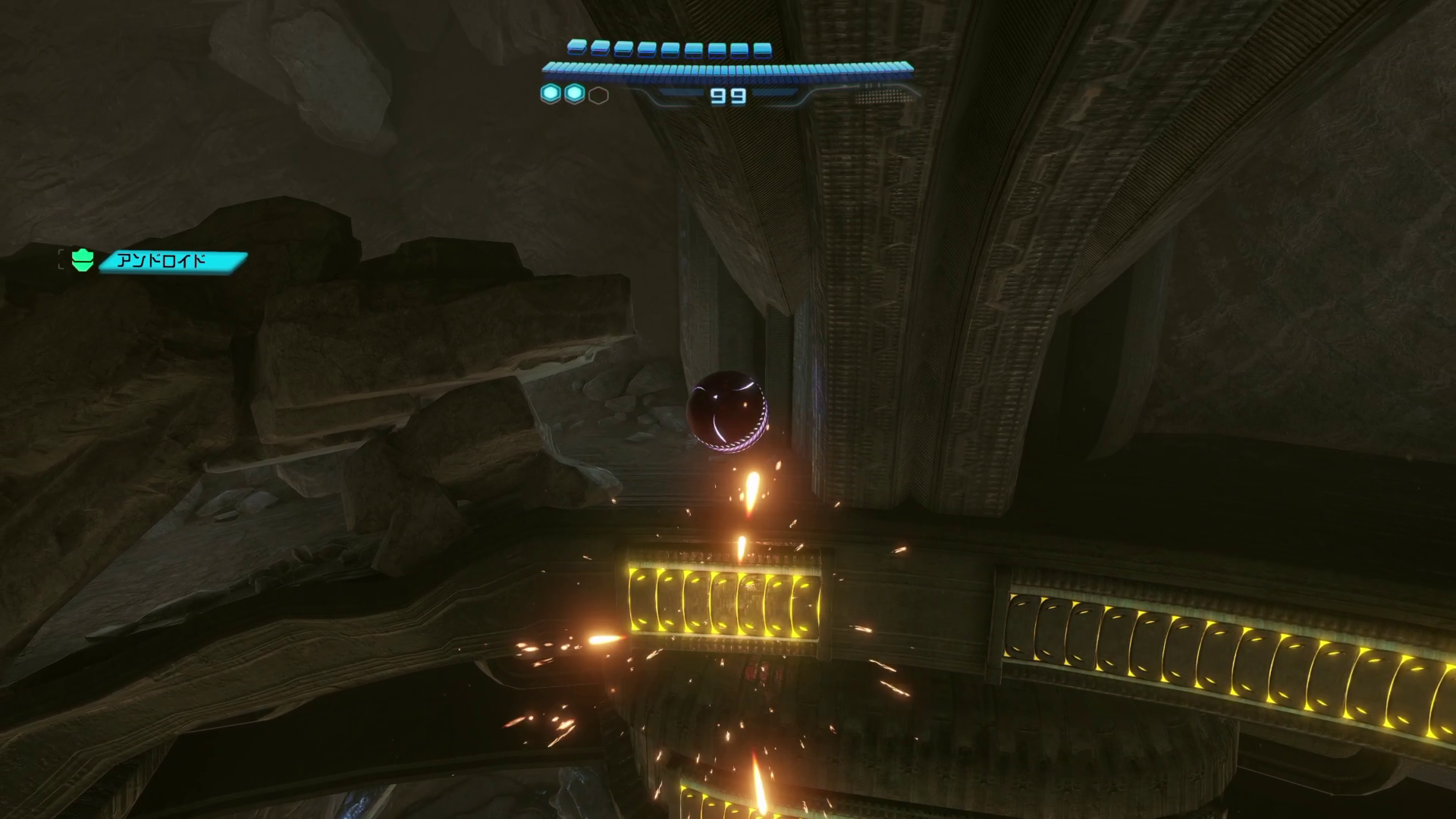Click the green helmet icon beside アンドロイド

(83, 261)
